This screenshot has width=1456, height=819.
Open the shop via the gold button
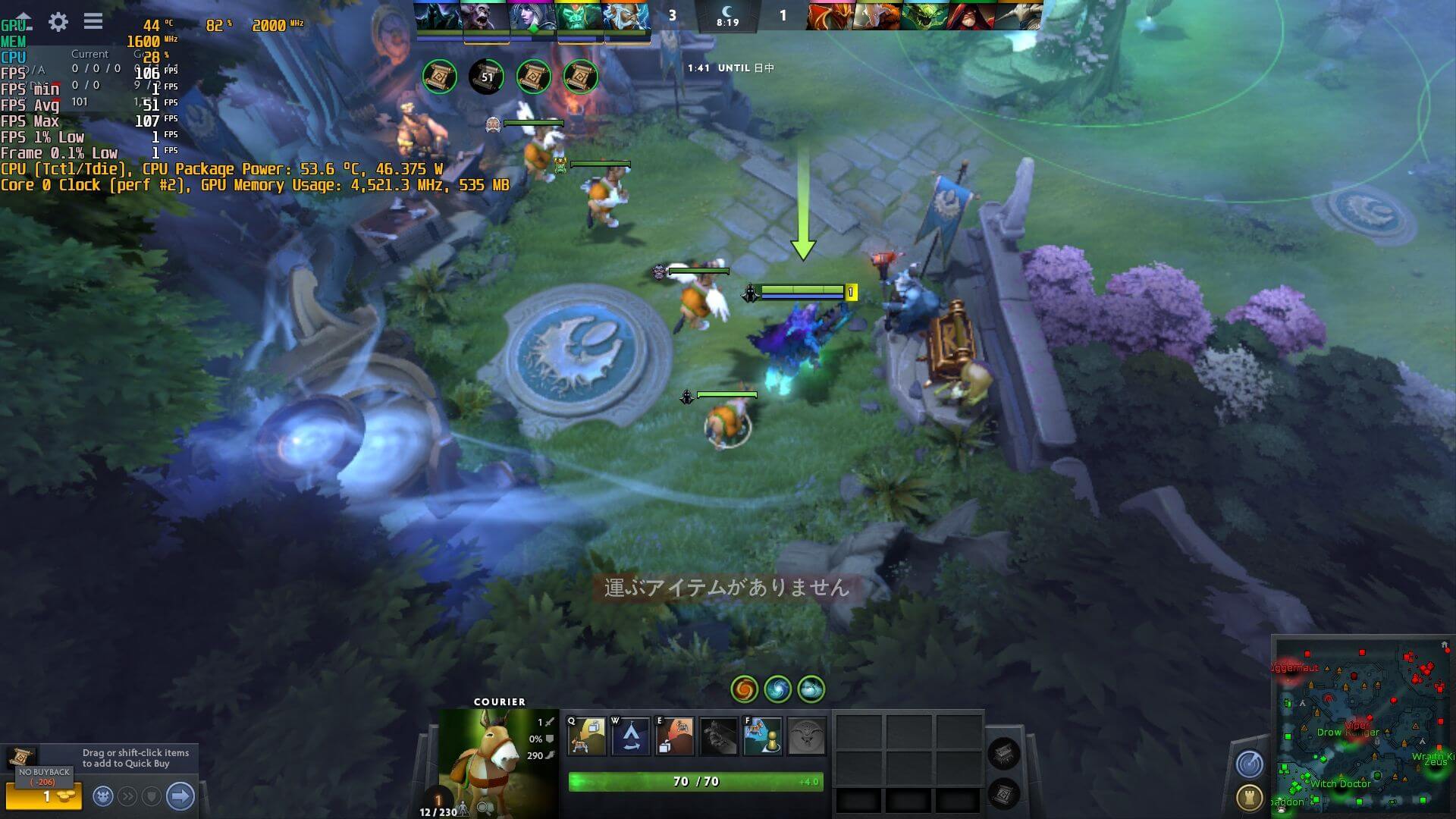[x=44, y=796]
